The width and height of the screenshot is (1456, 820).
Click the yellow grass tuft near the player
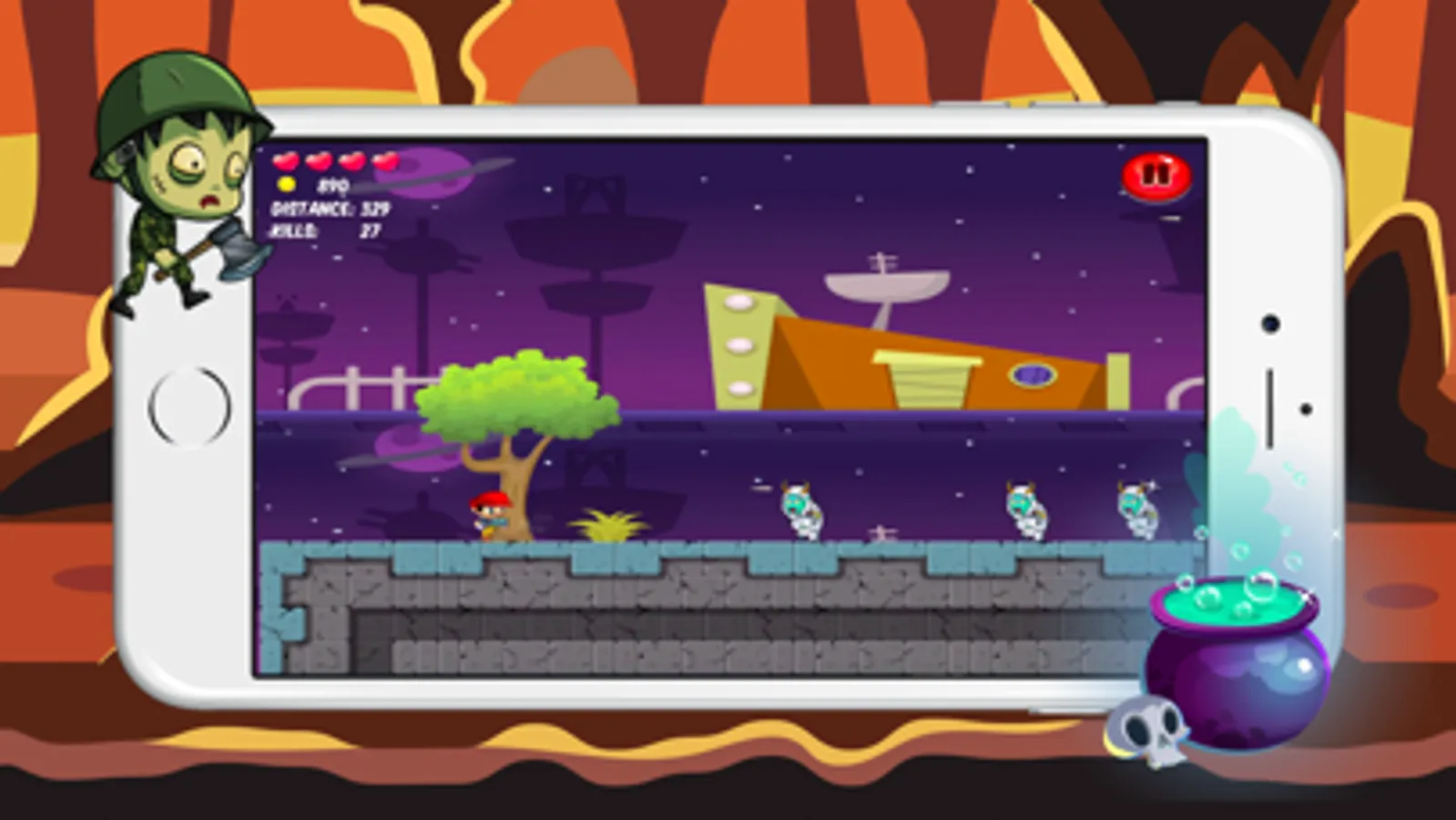[608, 524]
